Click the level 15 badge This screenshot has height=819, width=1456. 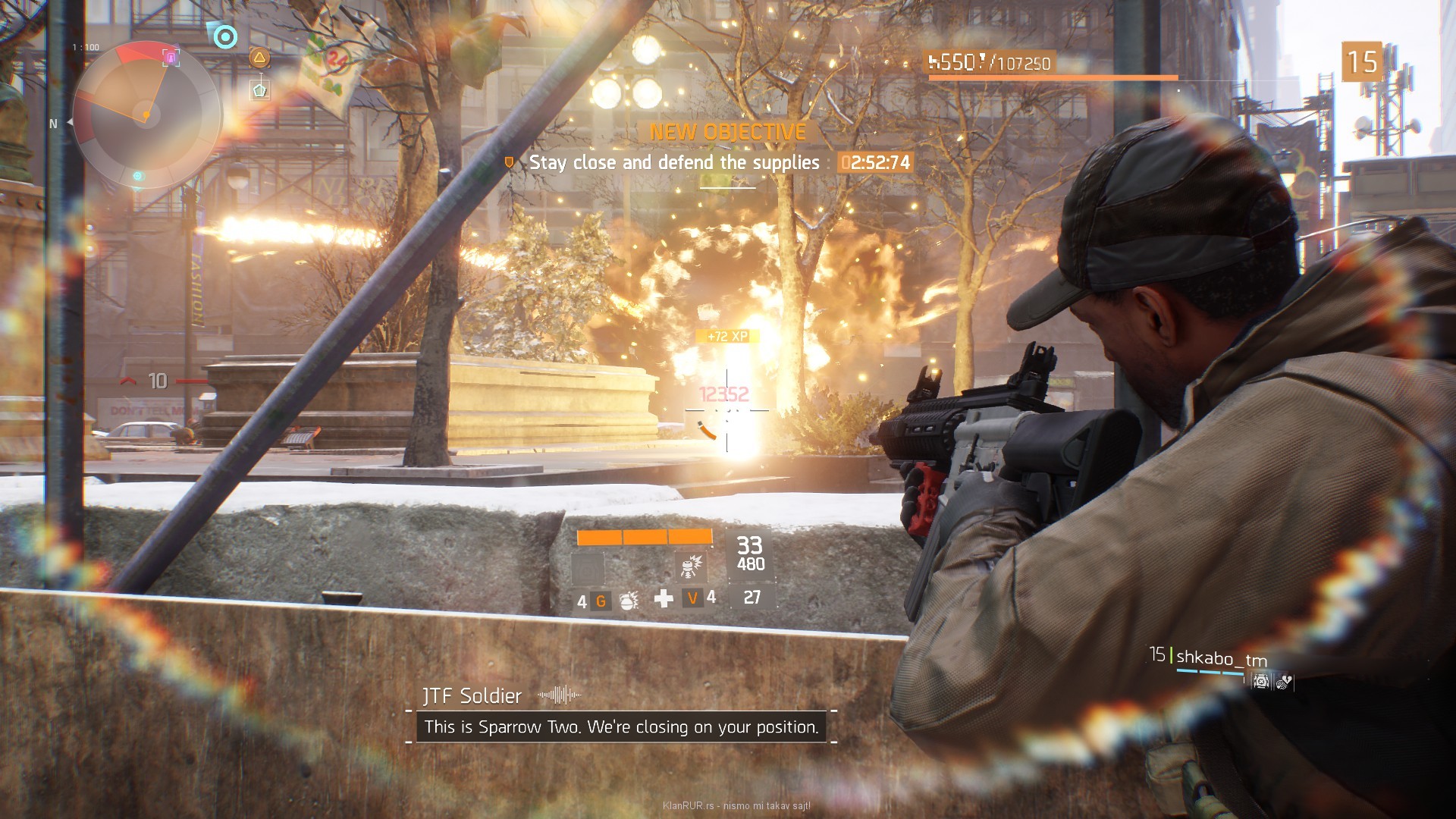coord(1362,62)
